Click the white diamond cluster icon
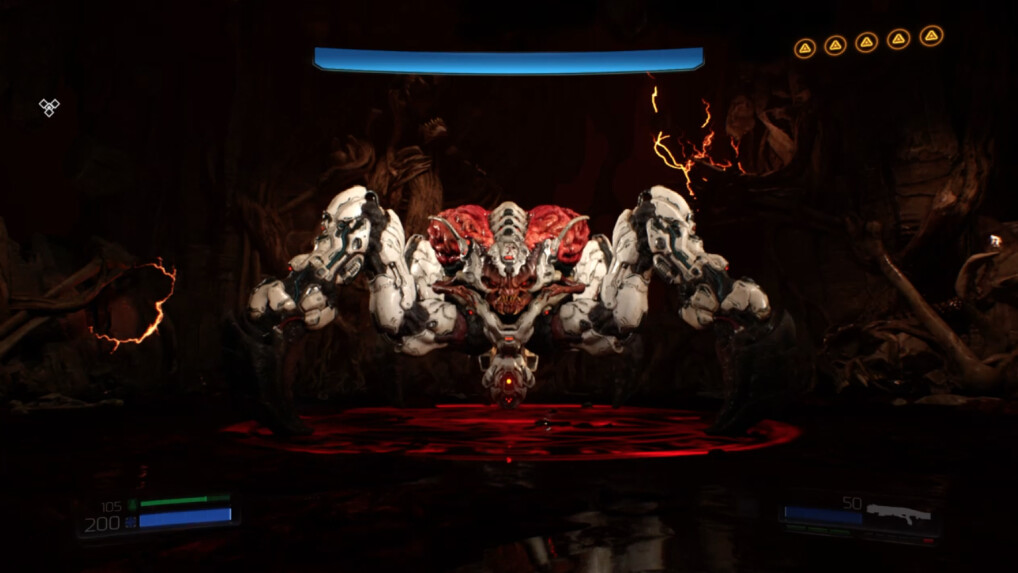The height and width of the screenshot is (573, 1018). pos(49,107)
